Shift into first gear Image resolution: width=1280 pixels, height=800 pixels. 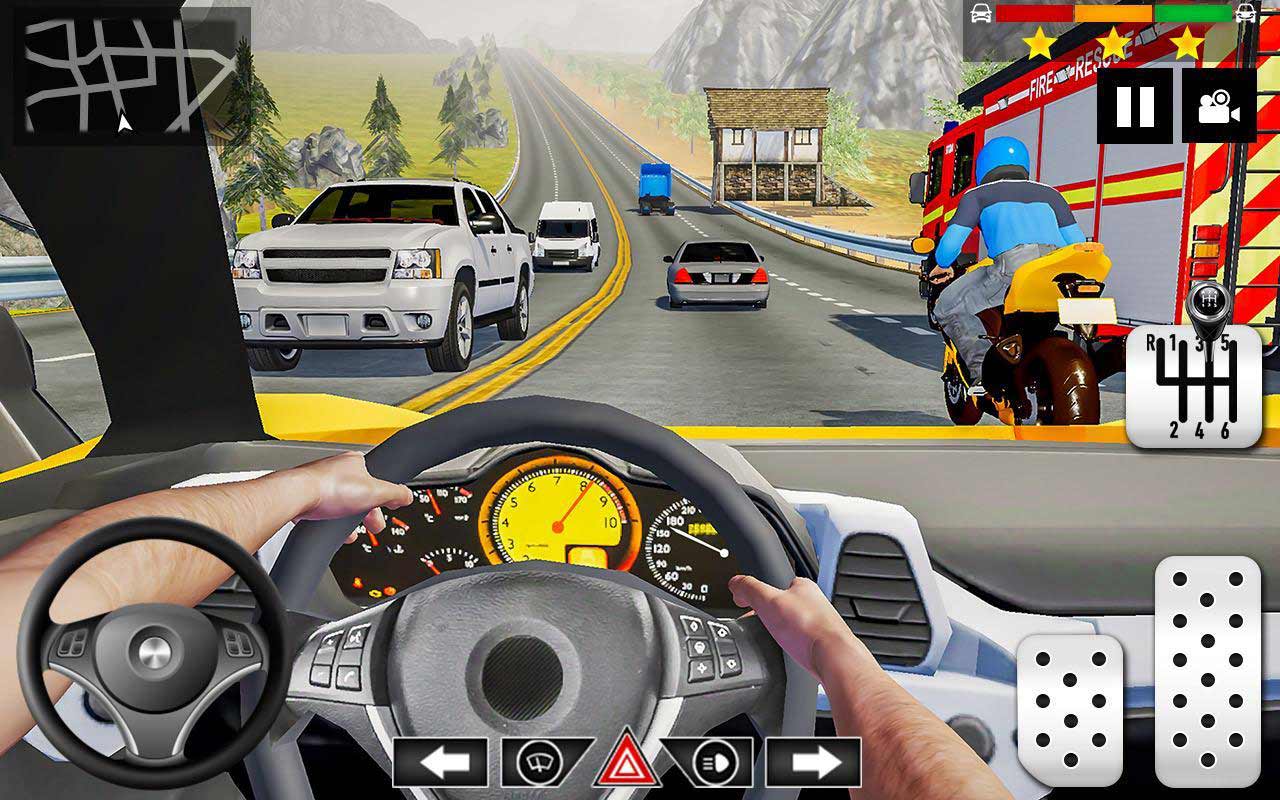1174,342
